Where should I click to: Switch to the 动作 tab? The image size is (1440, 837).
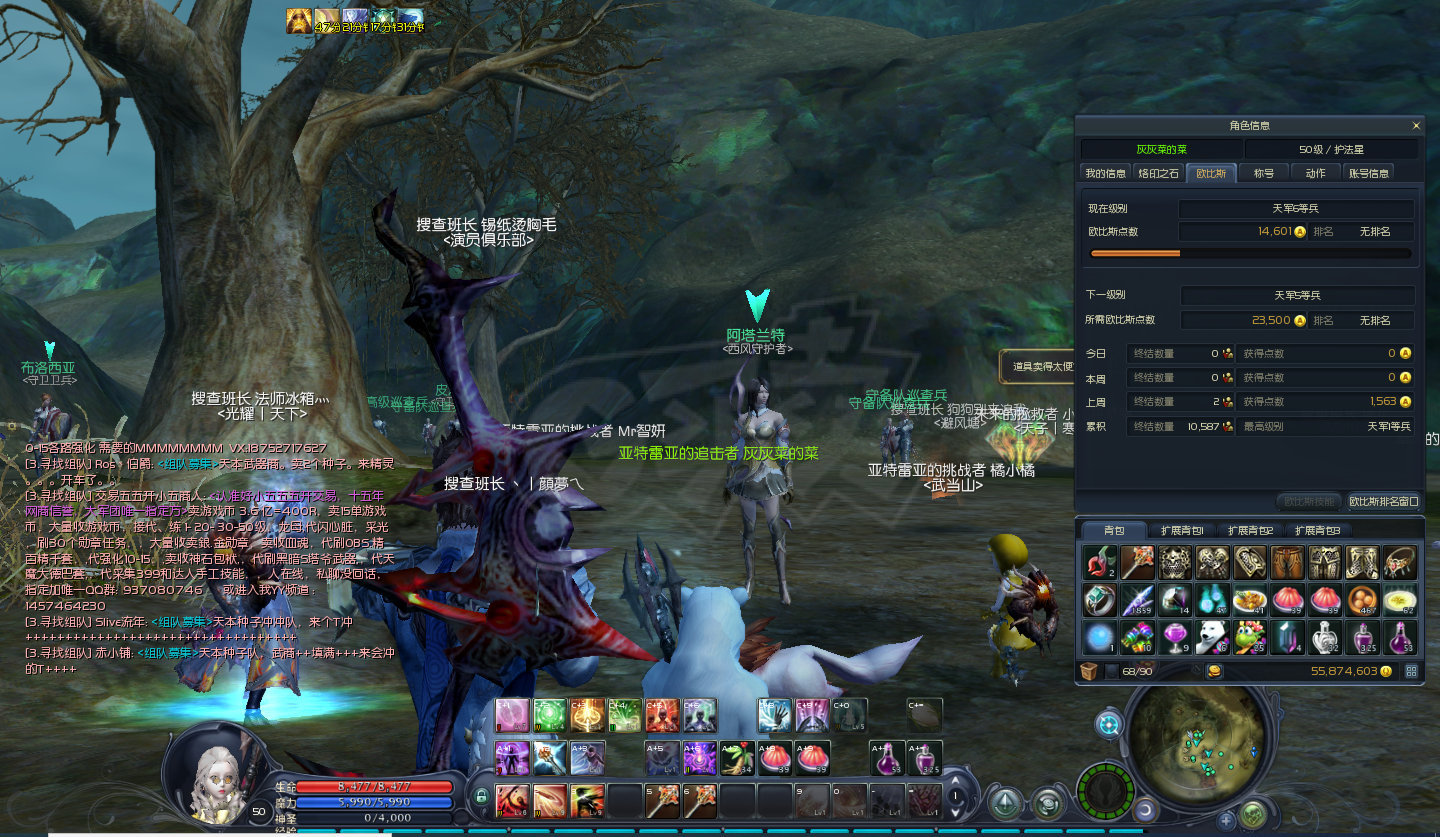[1316, 173]
